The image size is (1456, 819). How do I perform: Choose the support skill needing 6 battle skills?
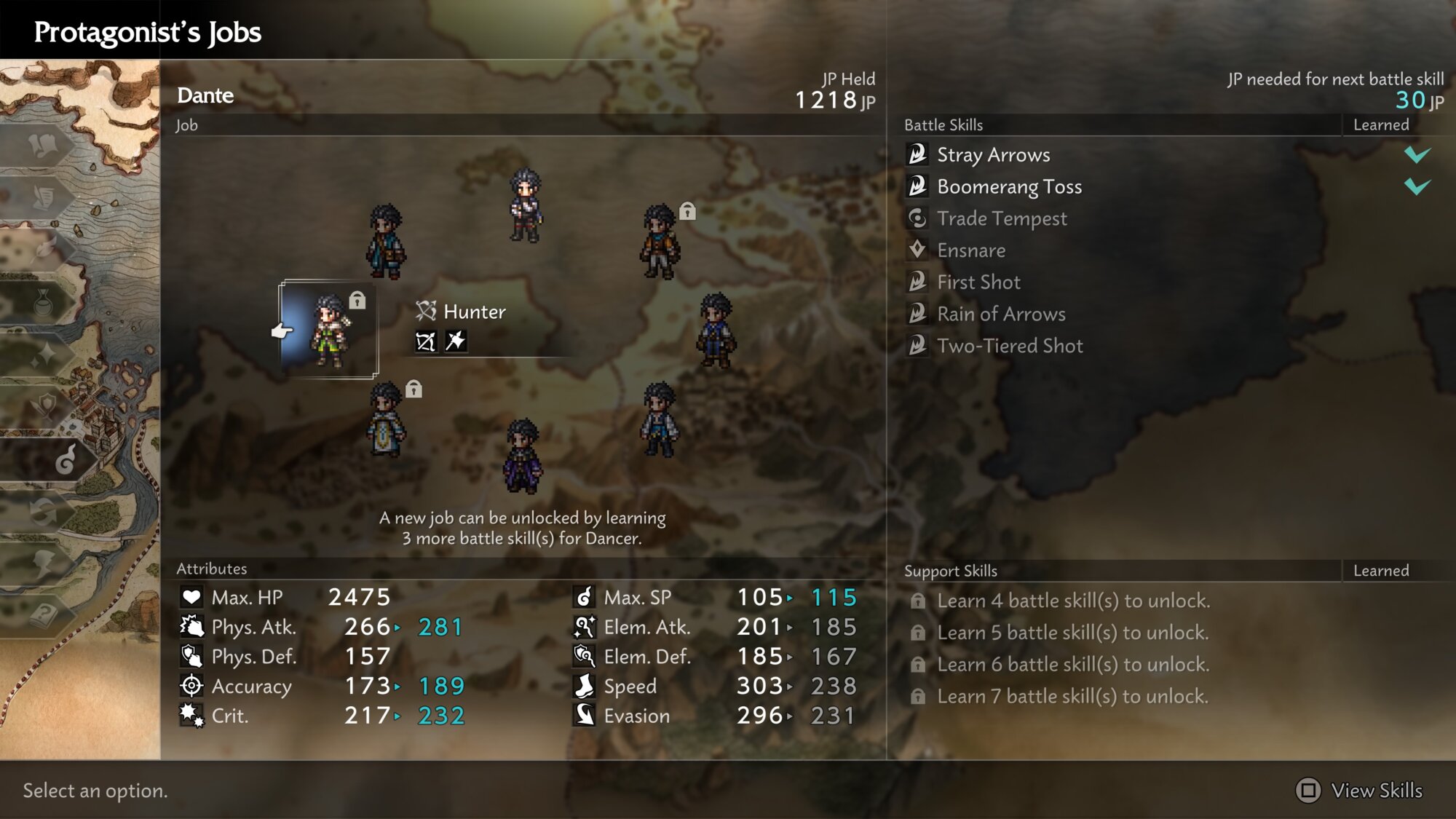1073,665
